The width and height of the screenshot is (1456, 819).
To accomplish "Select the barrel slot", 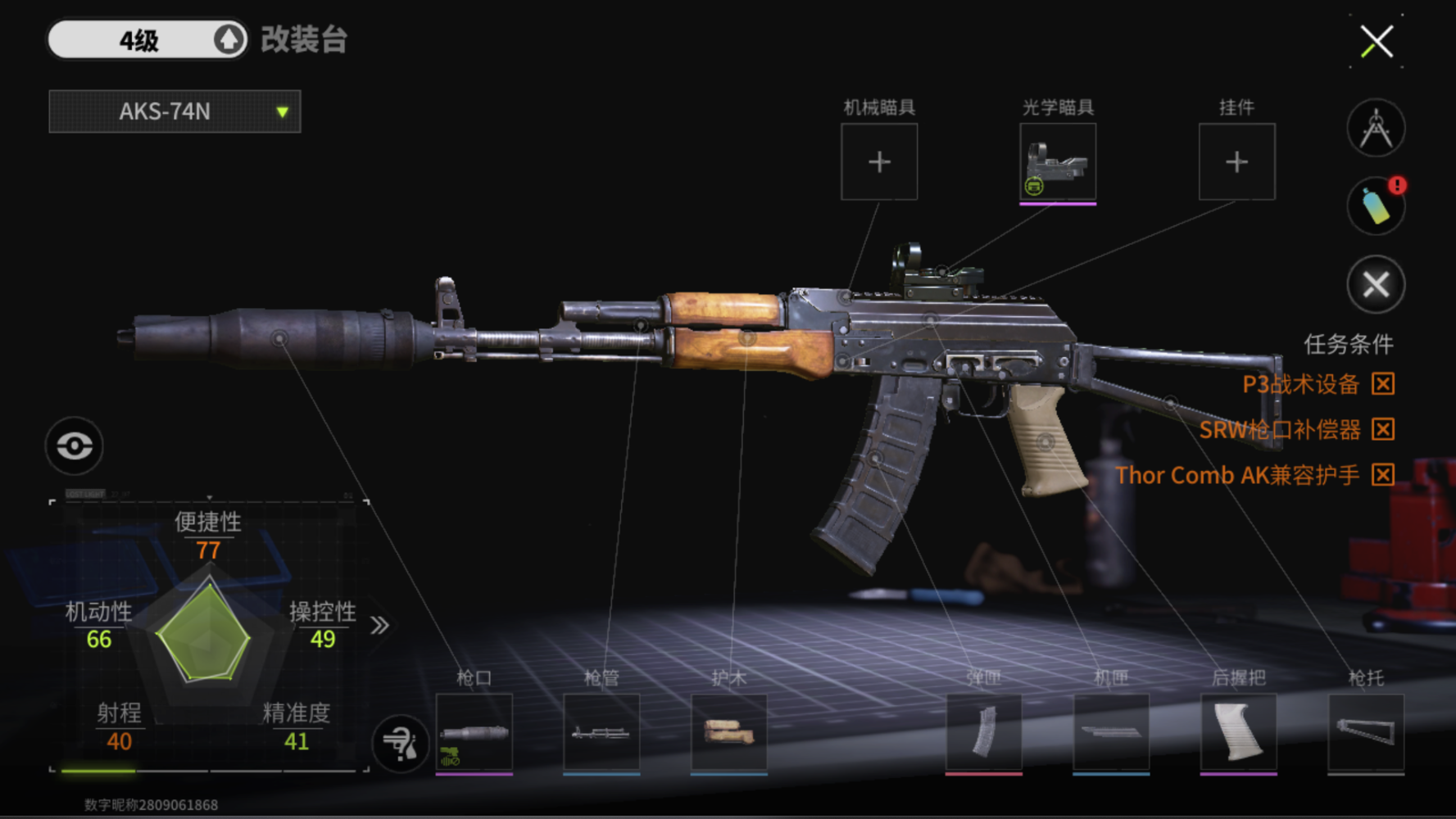I will coord(601,732).
